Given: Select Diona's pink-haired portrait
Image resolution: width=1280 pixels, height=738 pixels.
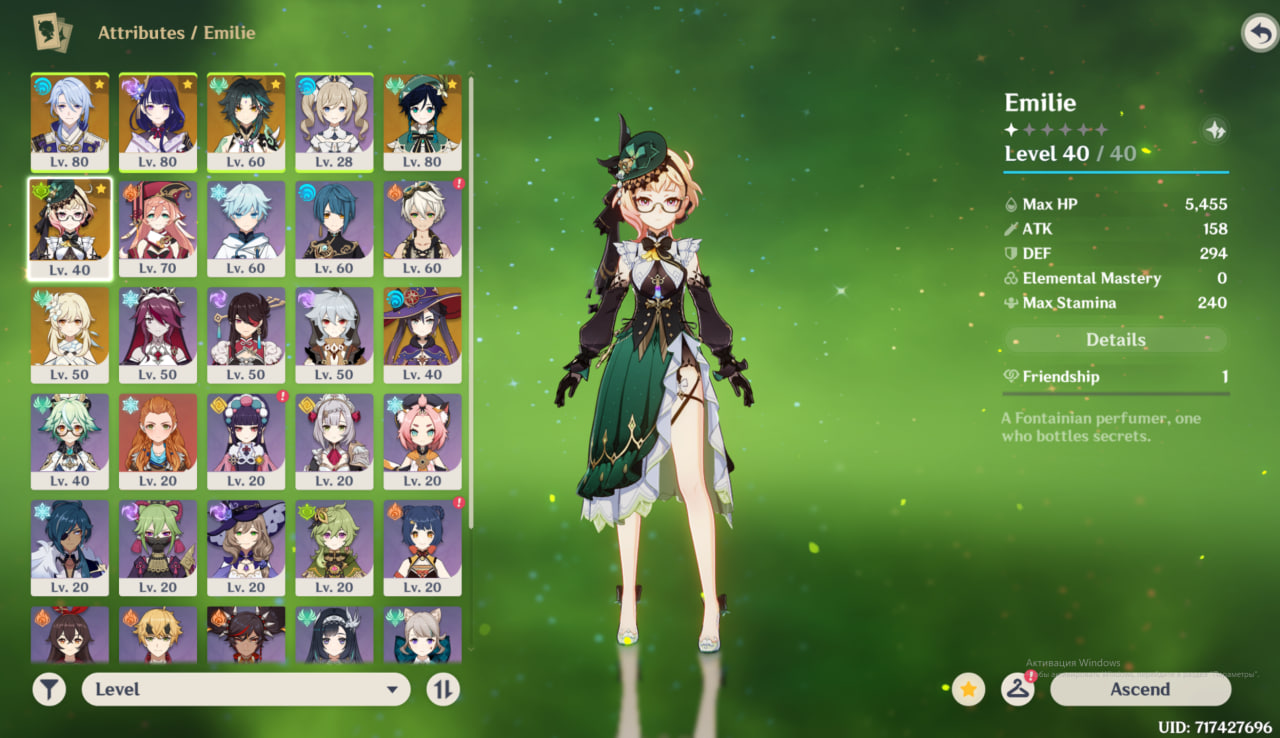Looking at the screenshot, I should click(x=422, y=440).
